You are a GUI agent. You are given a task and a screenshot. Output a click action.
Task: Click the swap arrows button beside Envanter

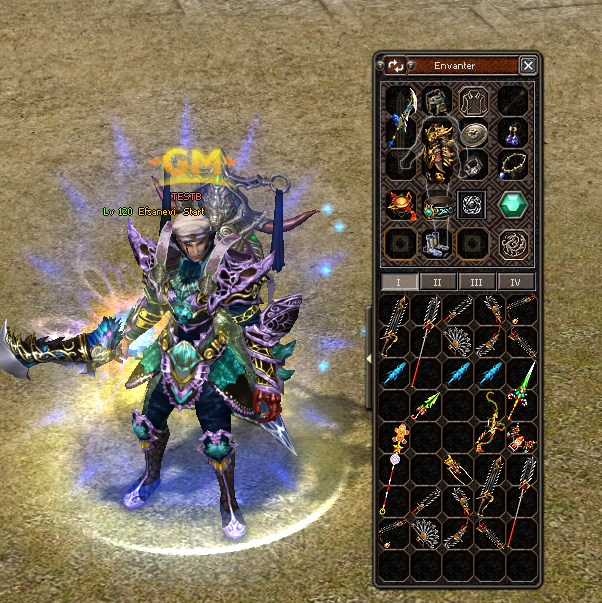[396, 66]
